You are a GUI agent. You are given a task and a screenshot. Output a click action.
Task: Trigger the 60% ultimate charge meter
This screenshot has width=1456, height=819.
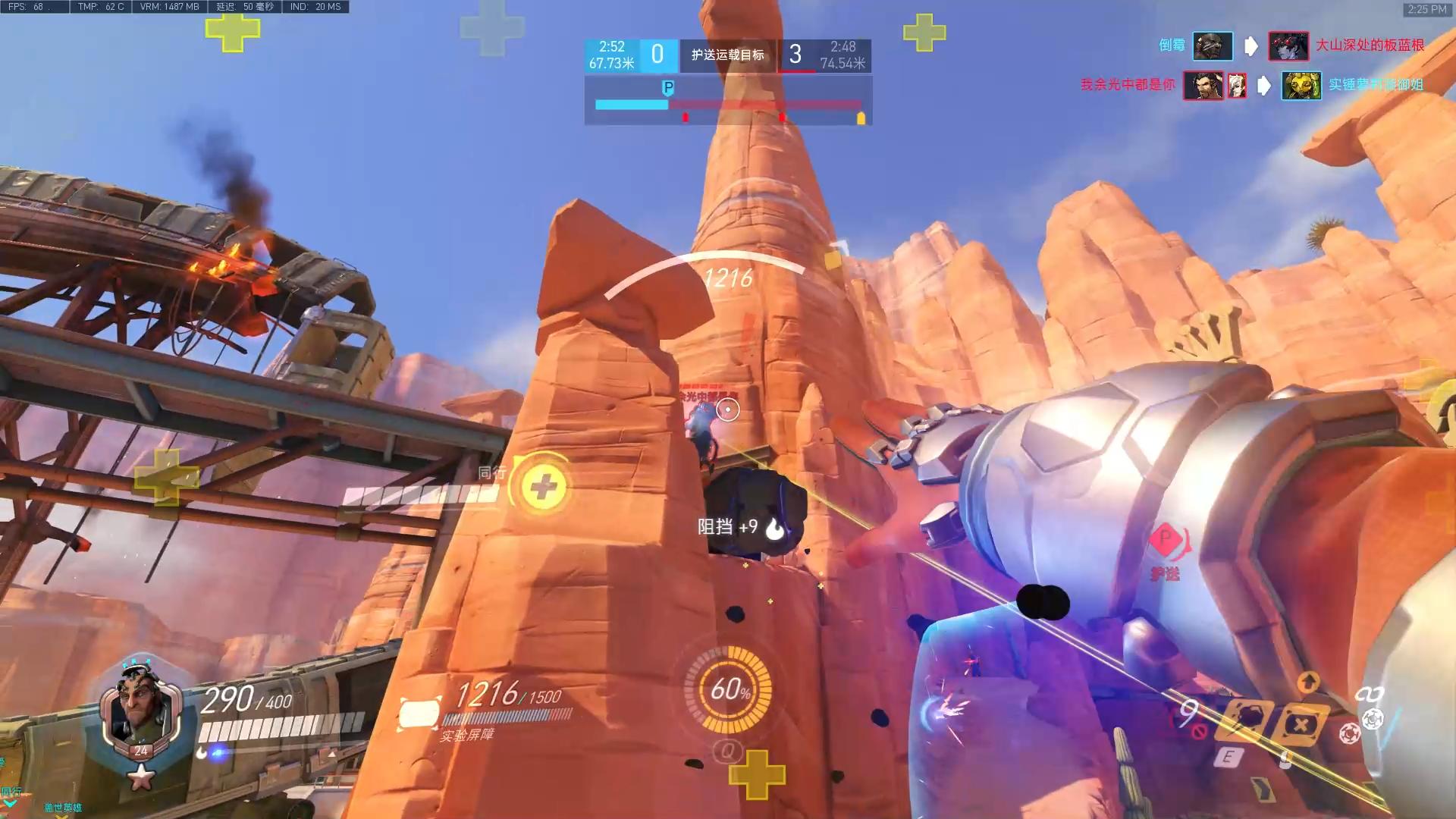[x=729, y=689]
